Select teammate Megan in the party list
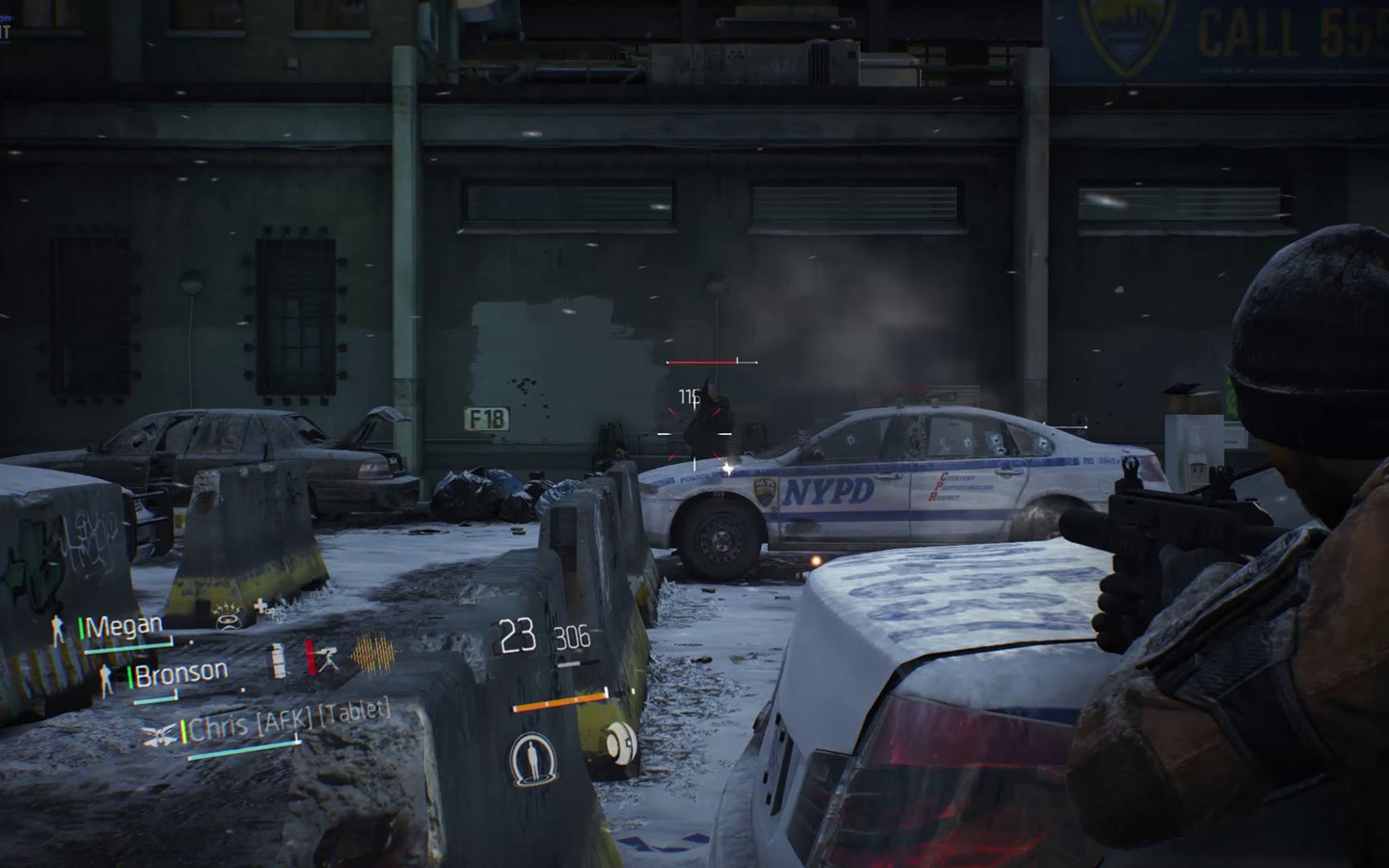This screenshot has width=1389, height=868. tap(124, 627)
